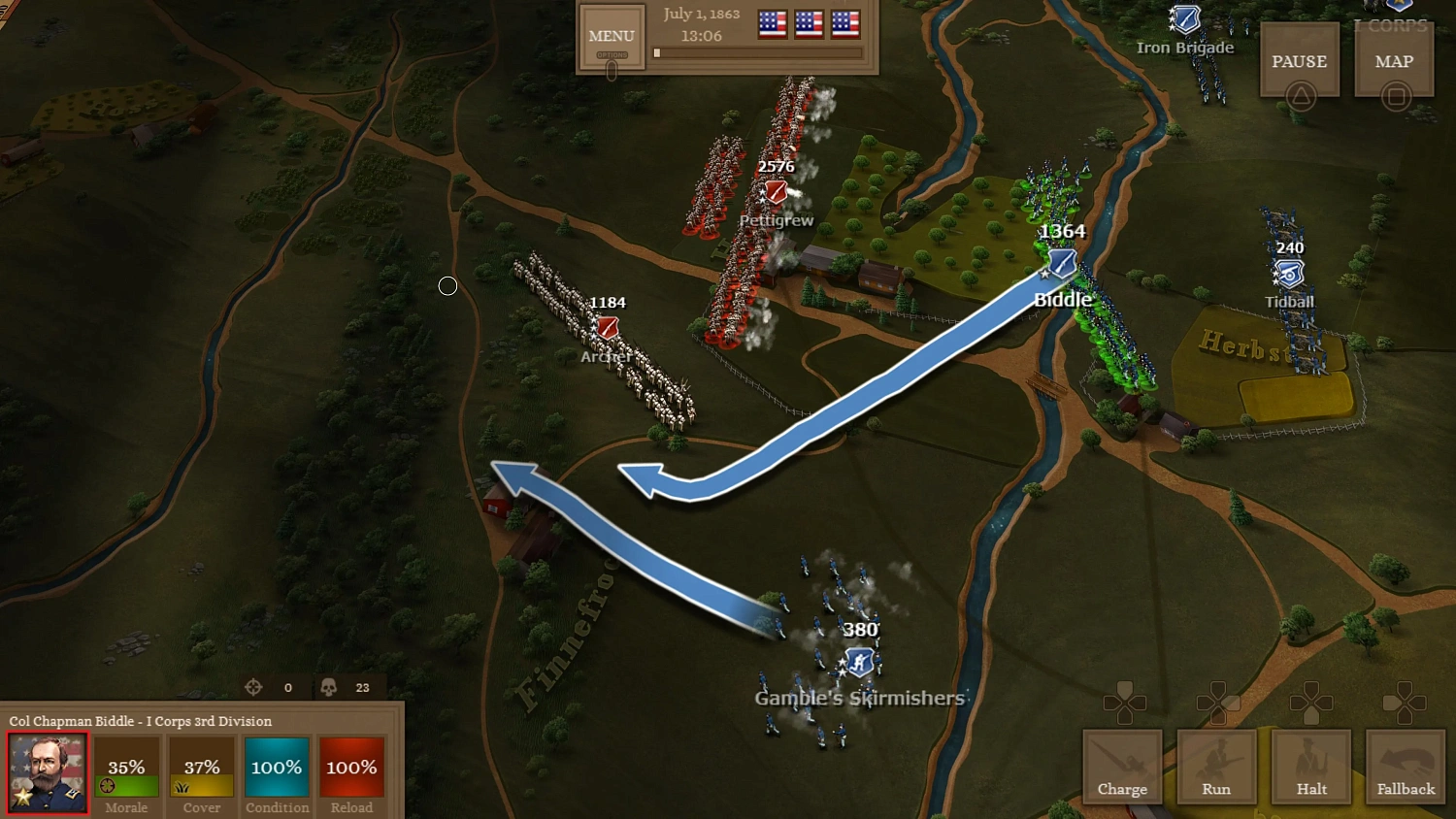1456x819 pixels.
Task: Select the Iron Brigade flag marker
Action: pos(1184,19)
